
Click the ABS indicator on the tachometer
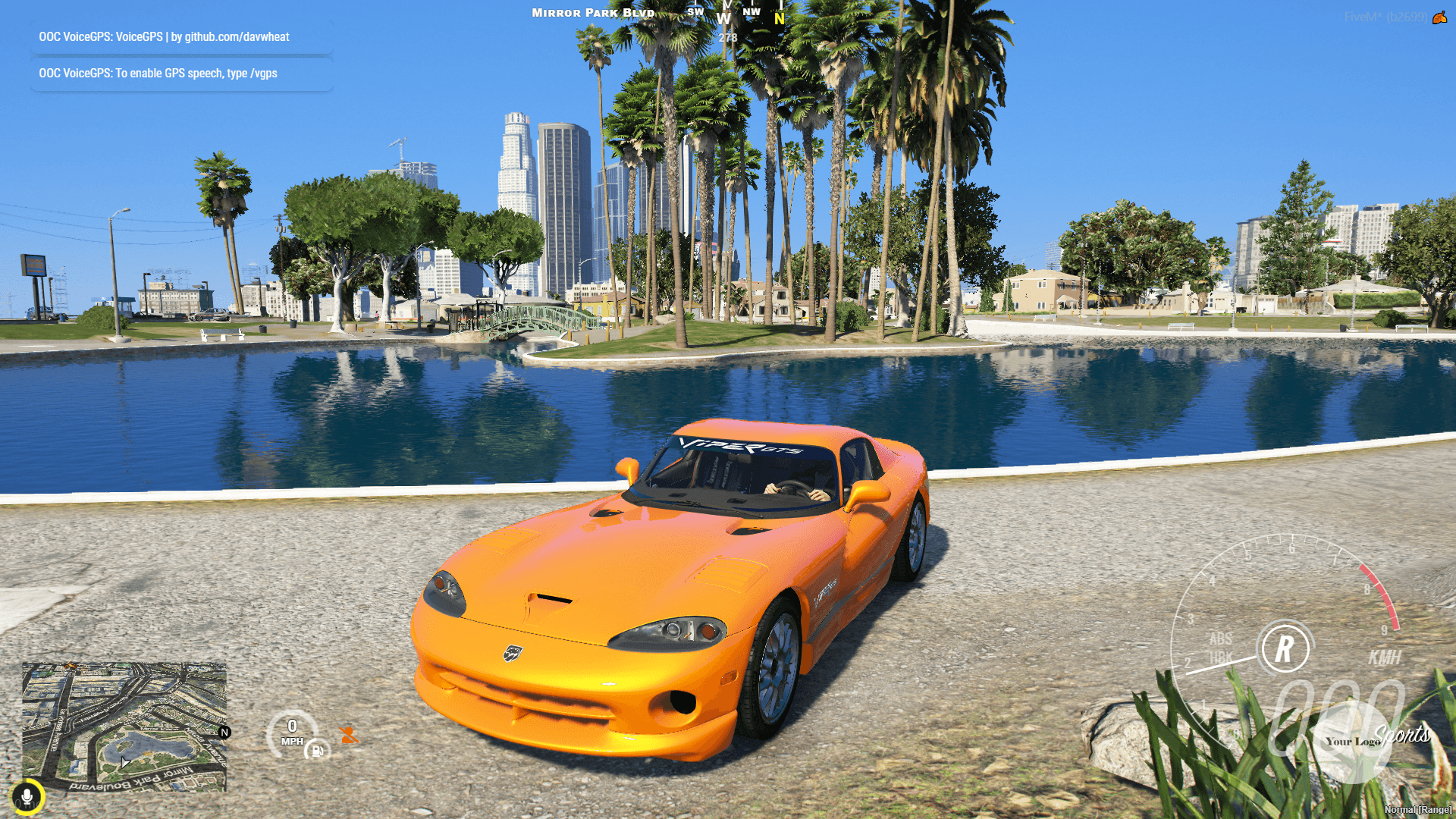pyautogui.click(x=1221, y=639)
